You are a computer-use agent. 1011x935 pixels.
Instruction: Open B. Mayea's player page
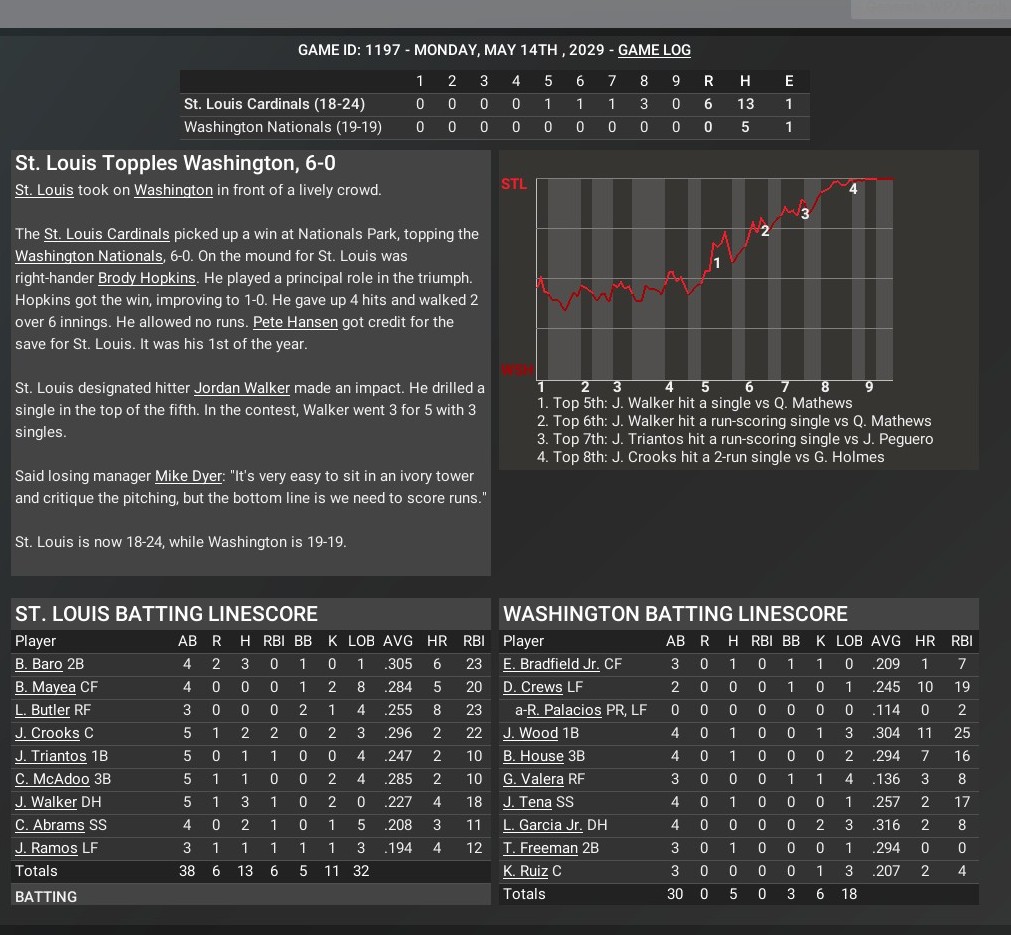(46, 687)
